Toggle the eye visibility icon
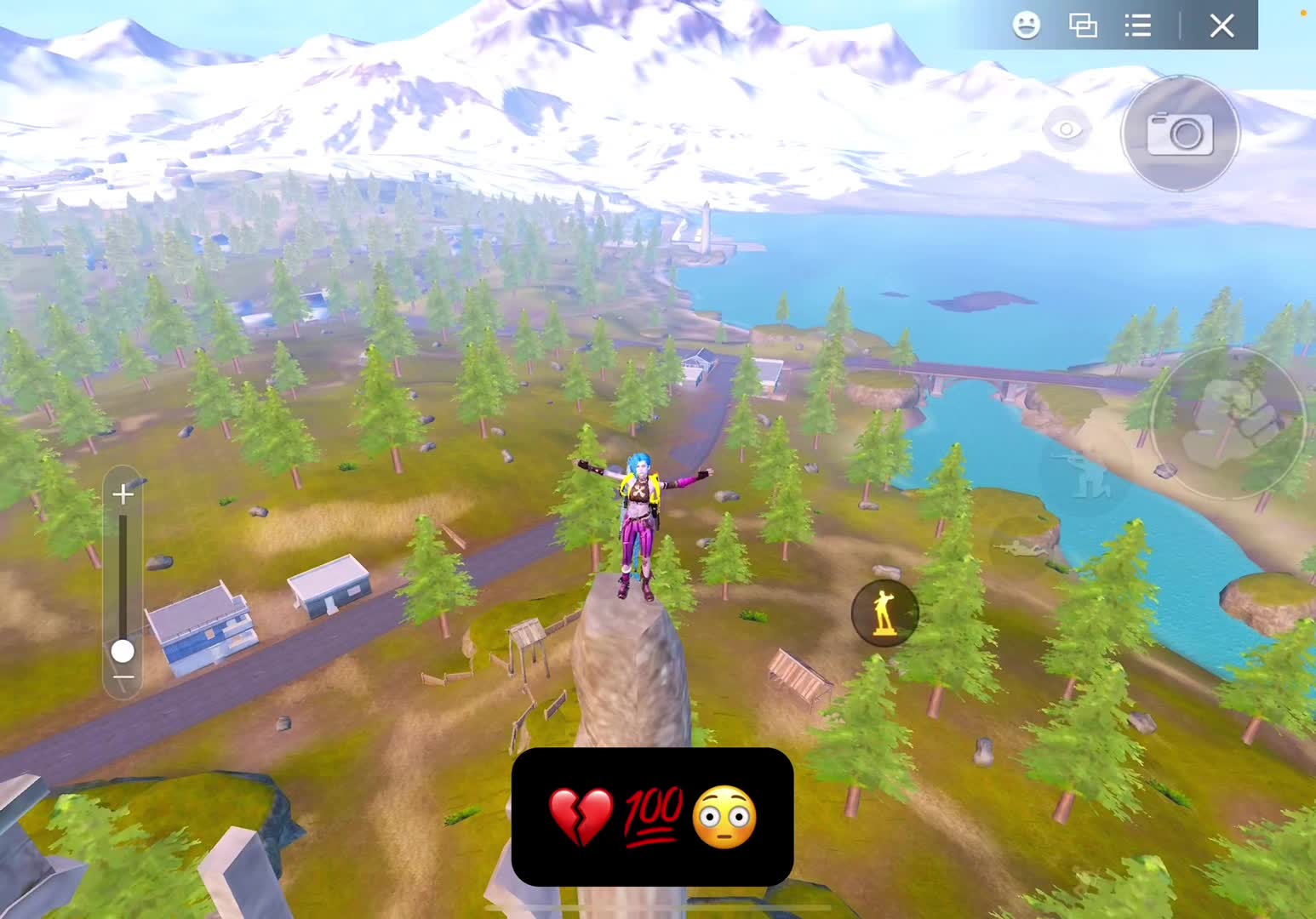The width and height of the screenshot is (1316, 919). (1066, 129)
